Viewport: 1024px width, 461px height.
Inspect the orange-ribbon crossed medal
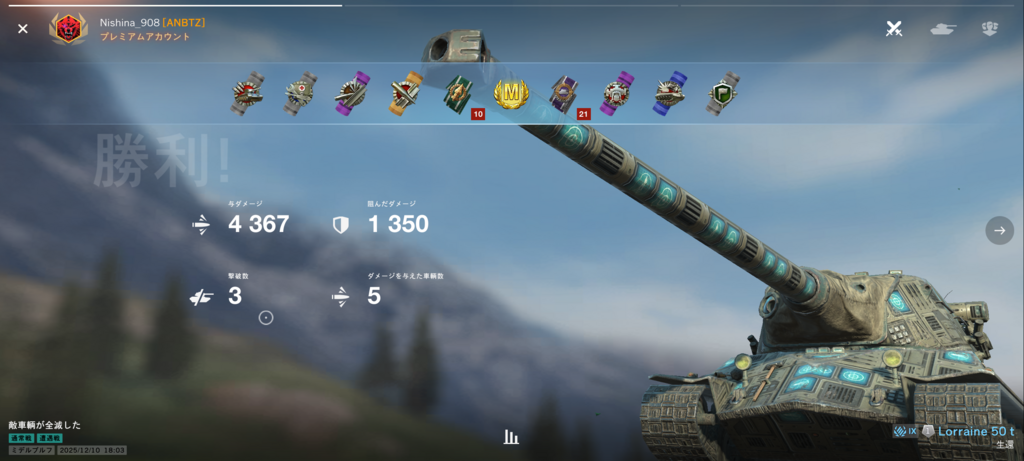pyautogui.click(x=406, y=94)
